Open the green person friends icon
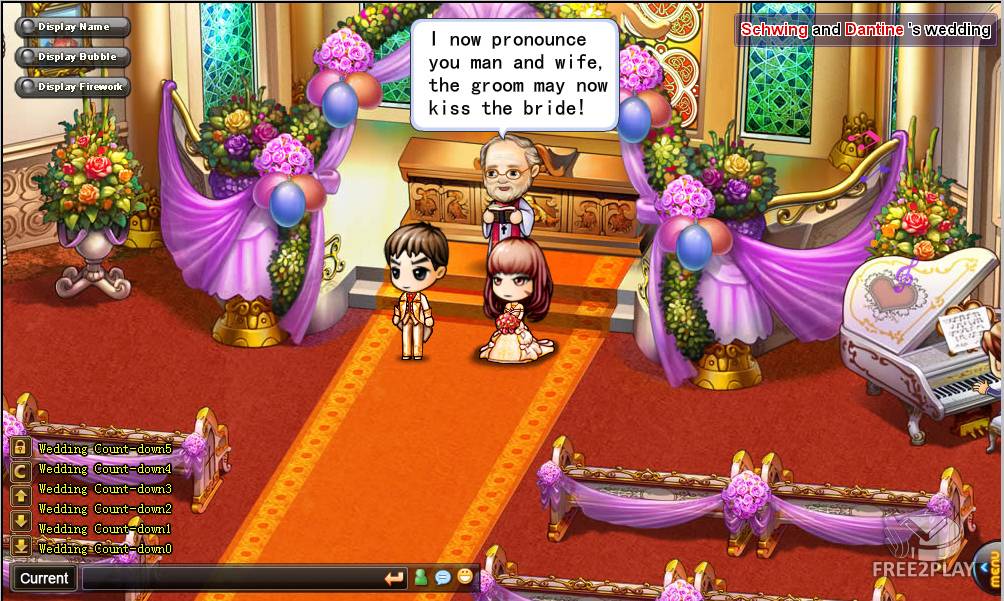 (x=421, y=577)
